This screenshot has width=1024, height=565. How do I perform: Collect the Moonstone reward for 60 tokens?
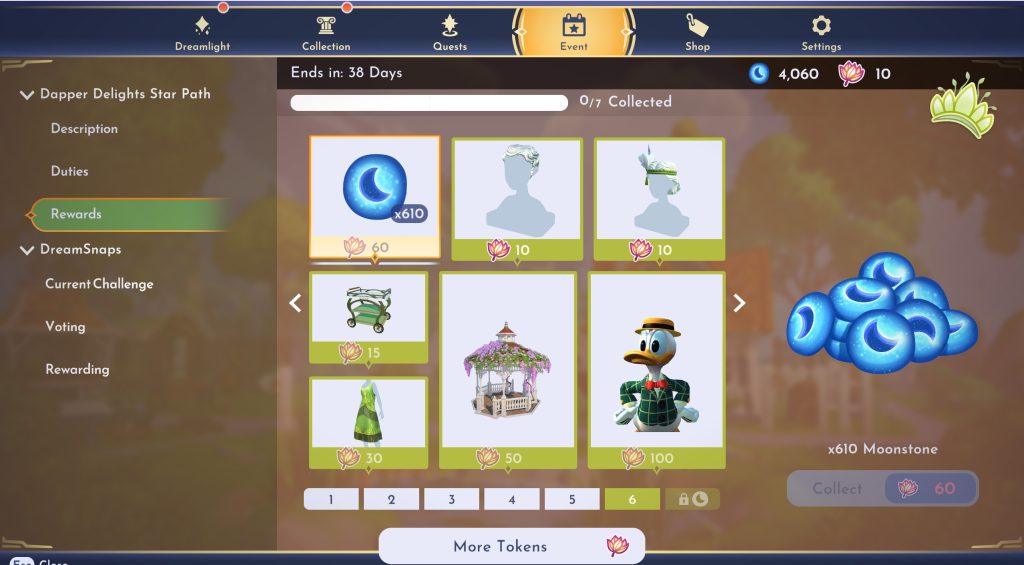(881, 489)
